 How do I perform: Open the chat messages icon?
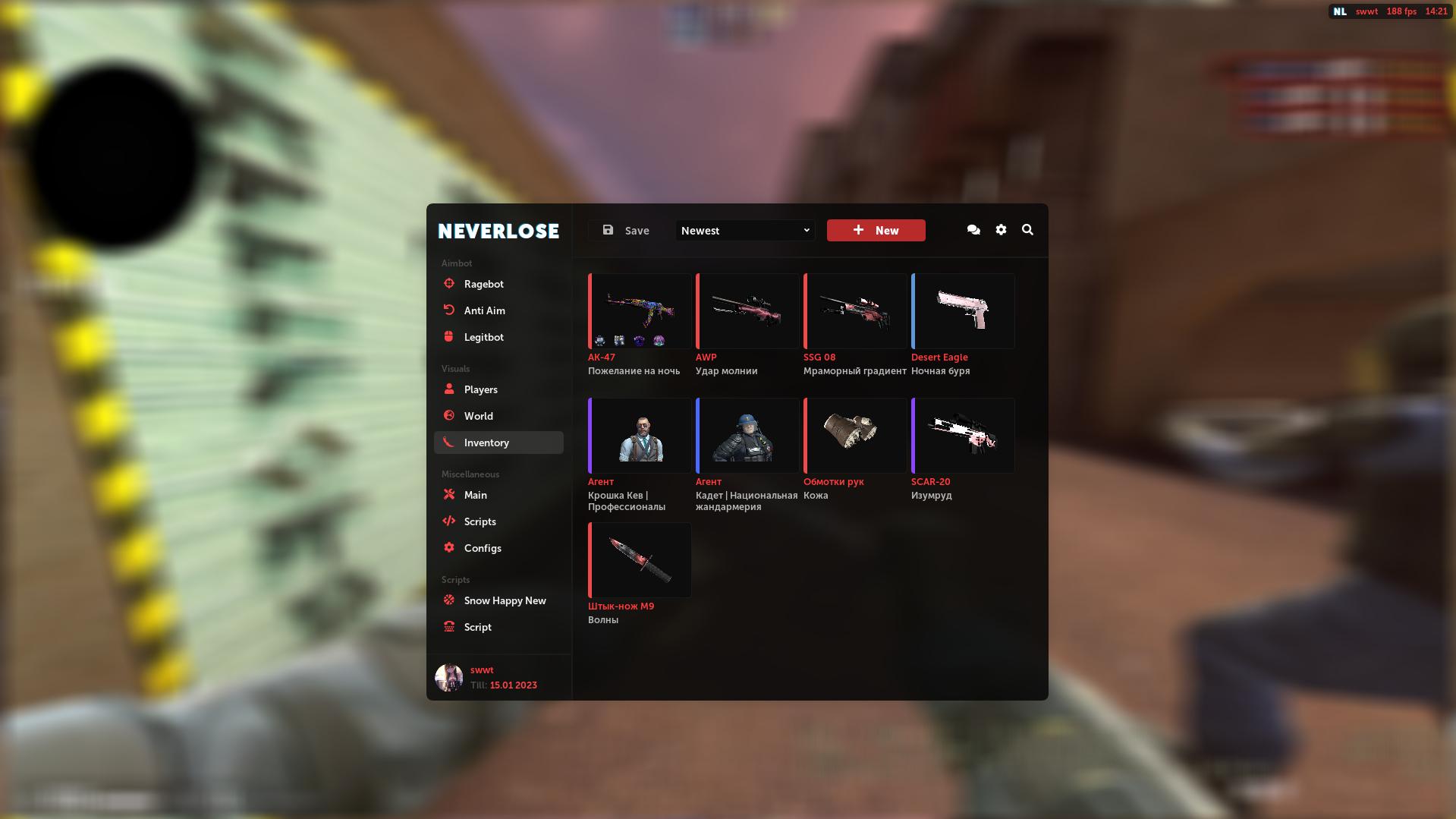point(973,229)
